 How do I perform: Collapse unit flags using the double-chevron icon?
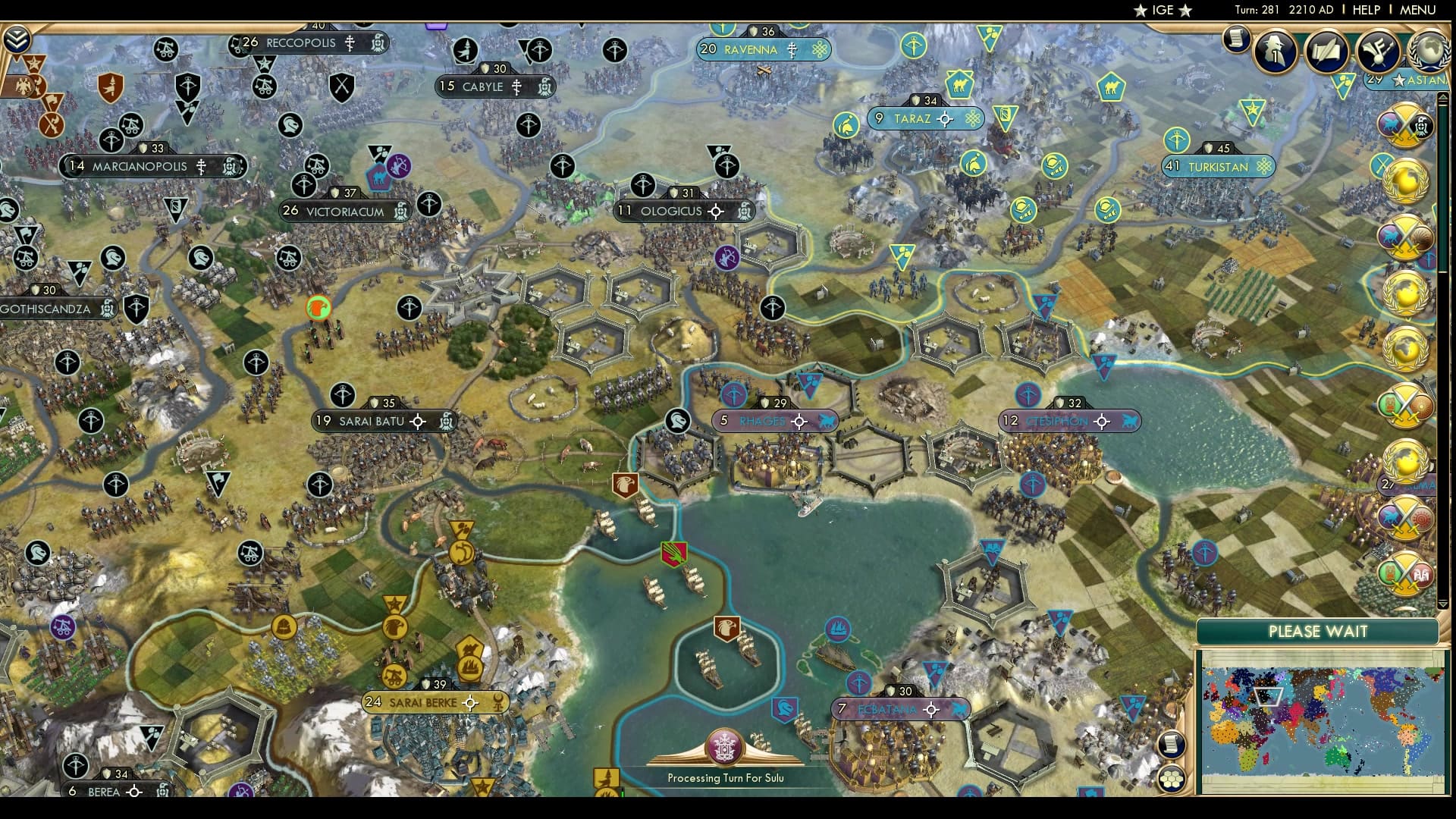click(17, 39)
